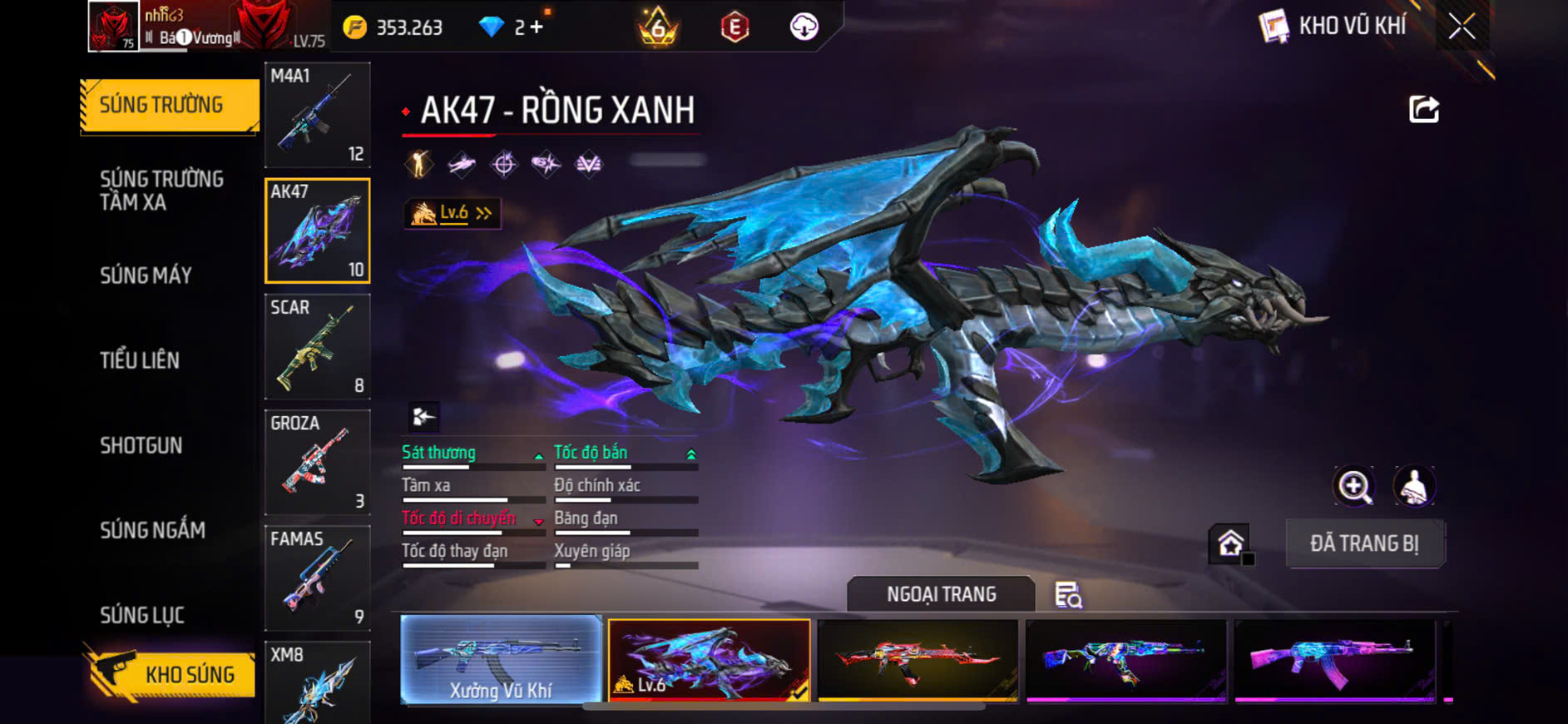
Task: Close the weapon armory screen
Action: coord(1462,27)
